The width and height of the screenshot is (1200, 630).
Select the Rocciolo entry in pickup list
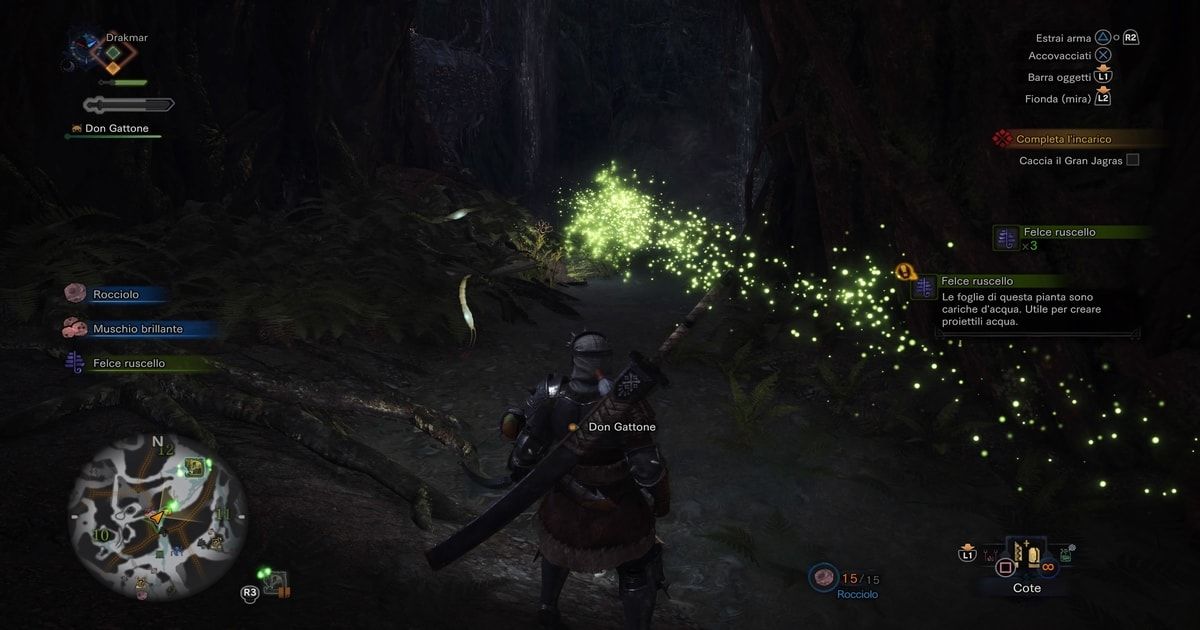pyautogui.click(x=115, y=294)
